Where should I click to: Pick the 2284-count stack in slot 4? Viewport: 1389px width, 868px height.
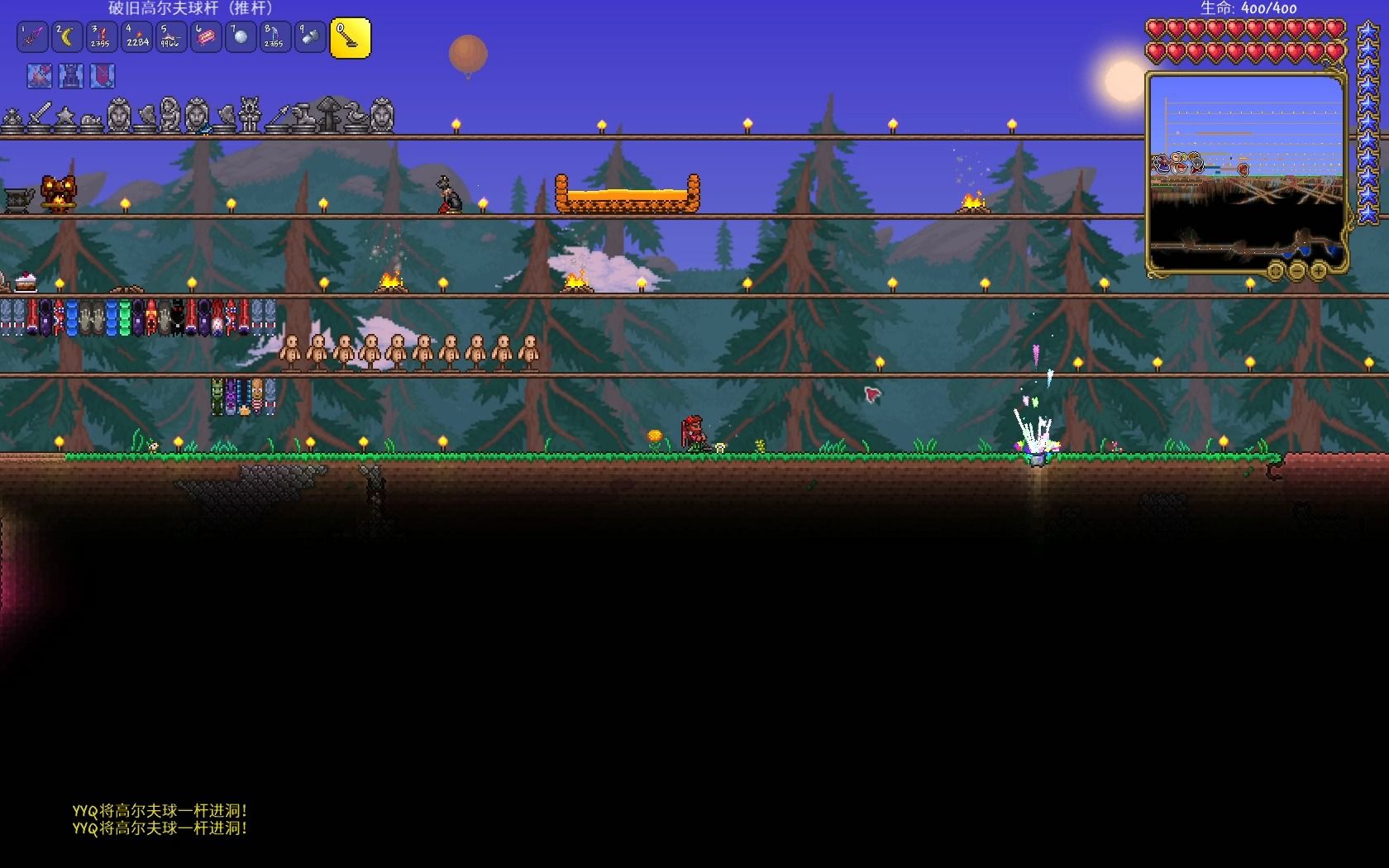click(136, 38)
